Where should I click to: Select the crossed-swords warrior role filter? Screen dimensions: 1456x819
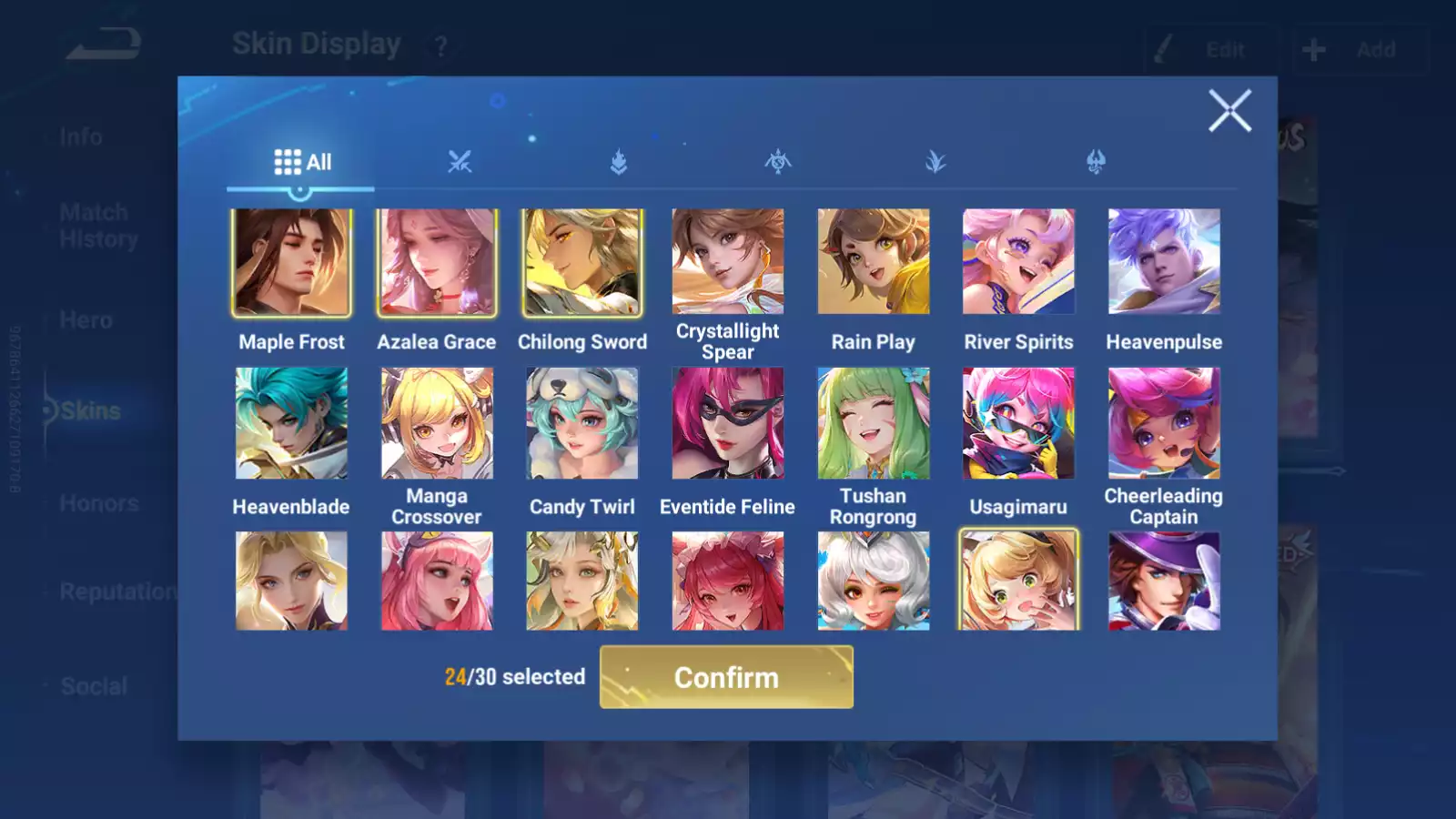click(460, 161)
